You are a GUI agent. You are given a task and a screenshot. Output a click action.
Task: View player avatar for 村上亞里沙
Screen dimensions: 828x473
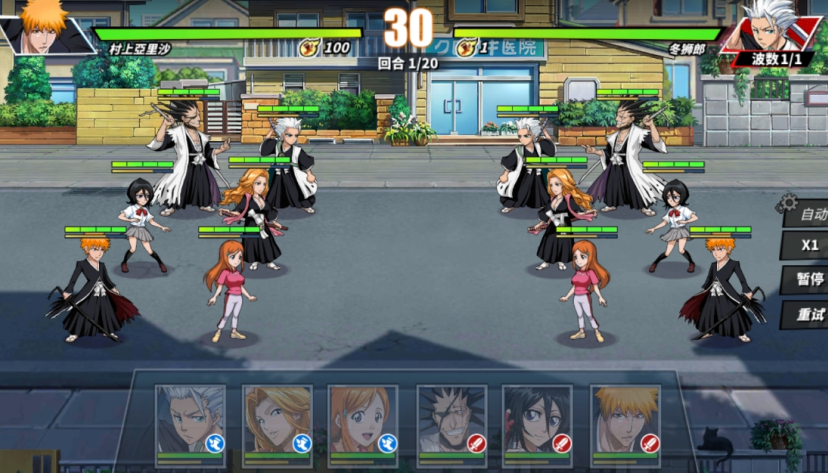[x=42, y=26]
